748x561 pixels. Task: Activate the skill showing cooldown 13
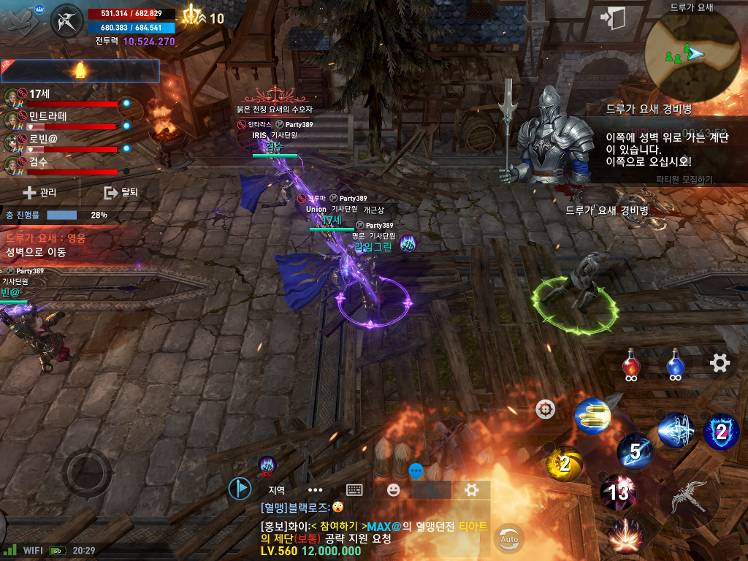620,492
